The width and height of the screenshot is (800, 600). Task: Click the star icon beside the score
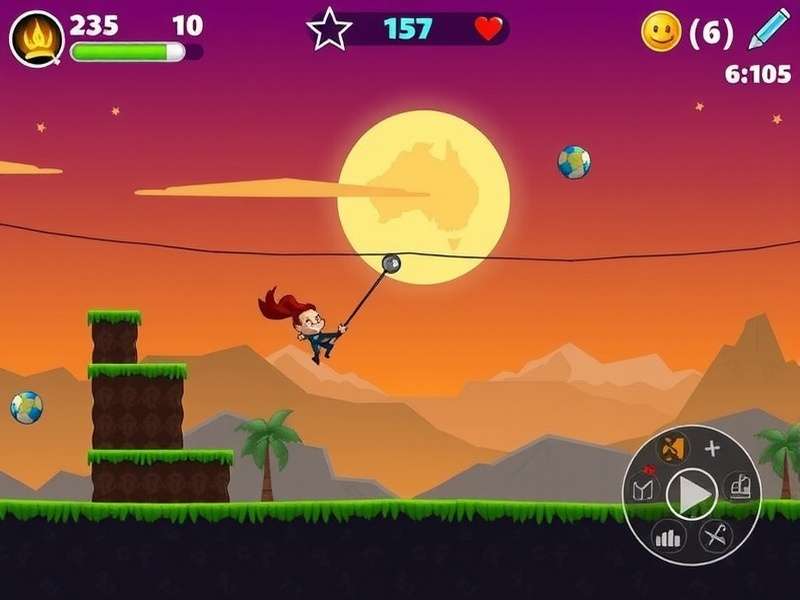[329, 29]
